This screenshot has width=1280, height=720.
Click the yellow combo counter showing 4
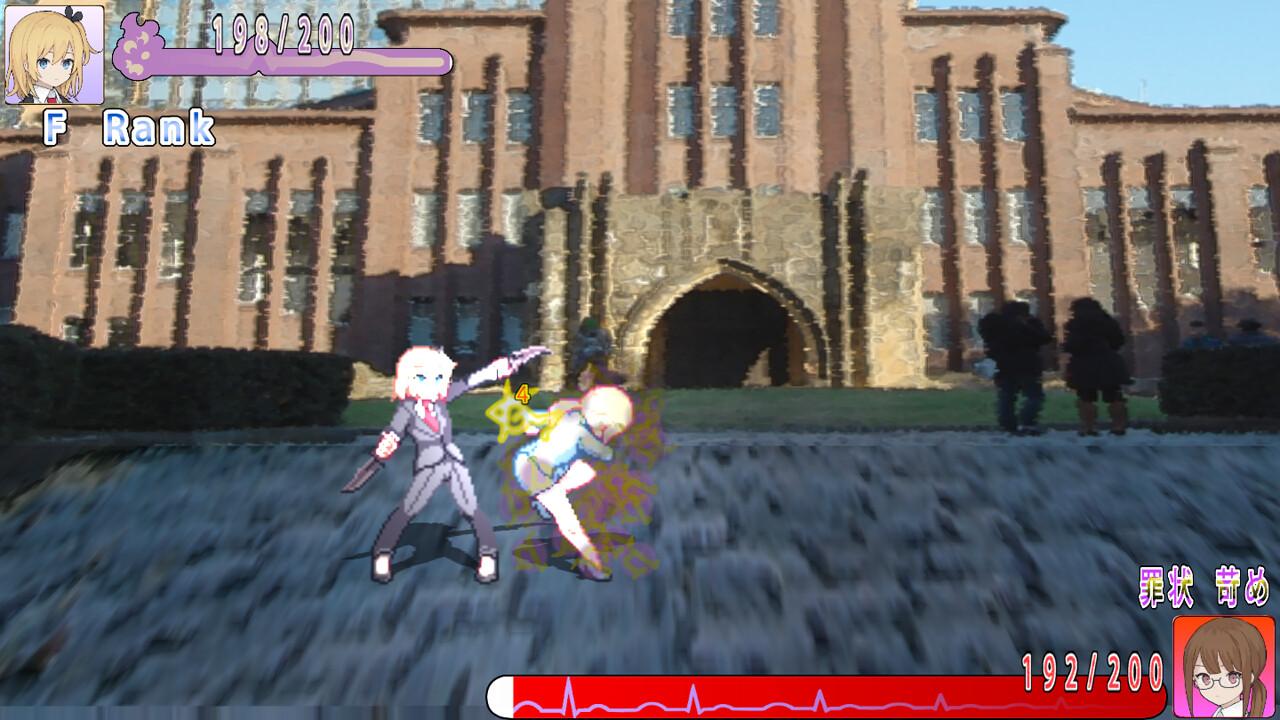pos(521,394)
